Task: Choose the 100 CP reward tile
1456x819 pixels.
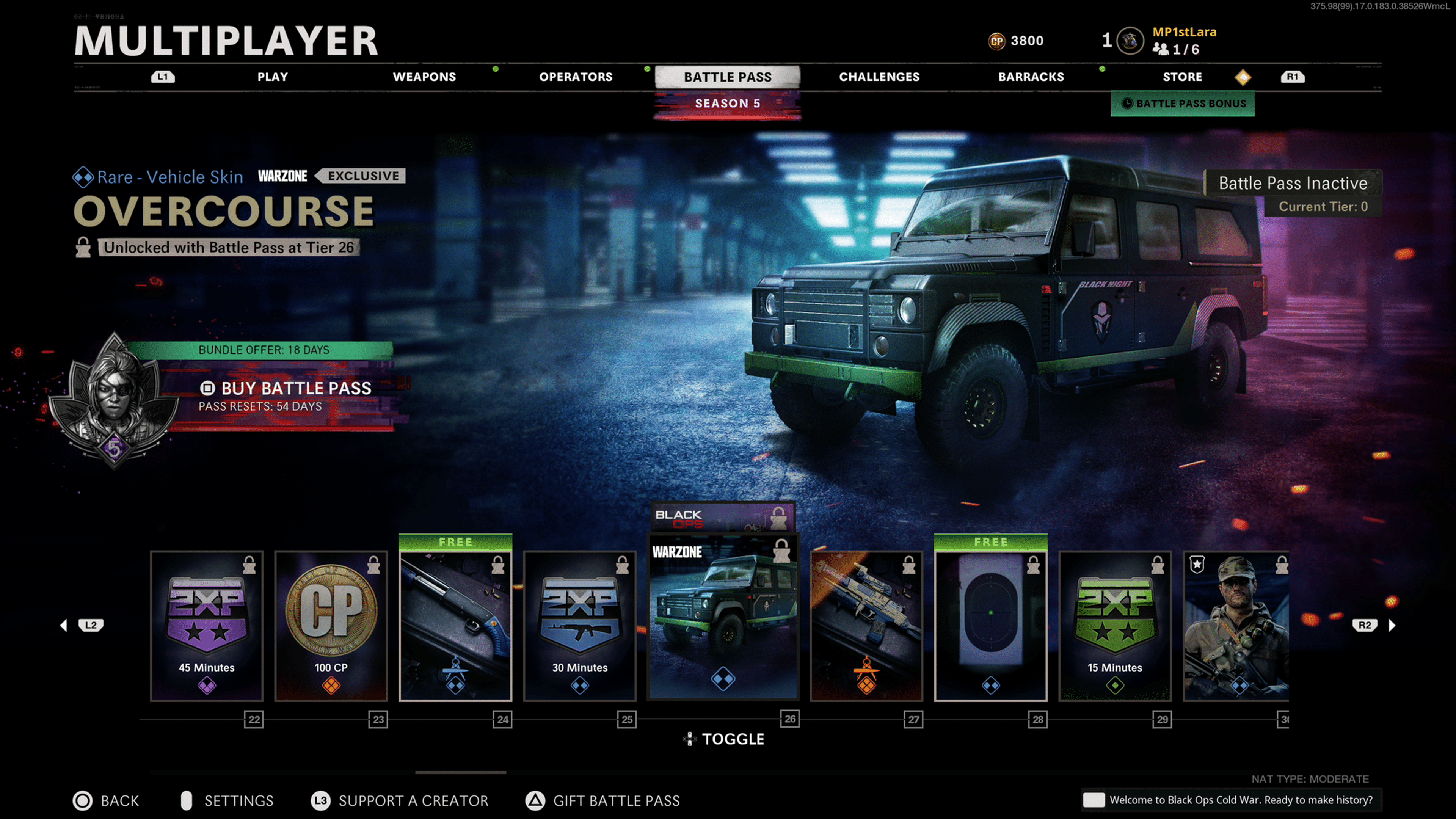Action: (331, 626)
